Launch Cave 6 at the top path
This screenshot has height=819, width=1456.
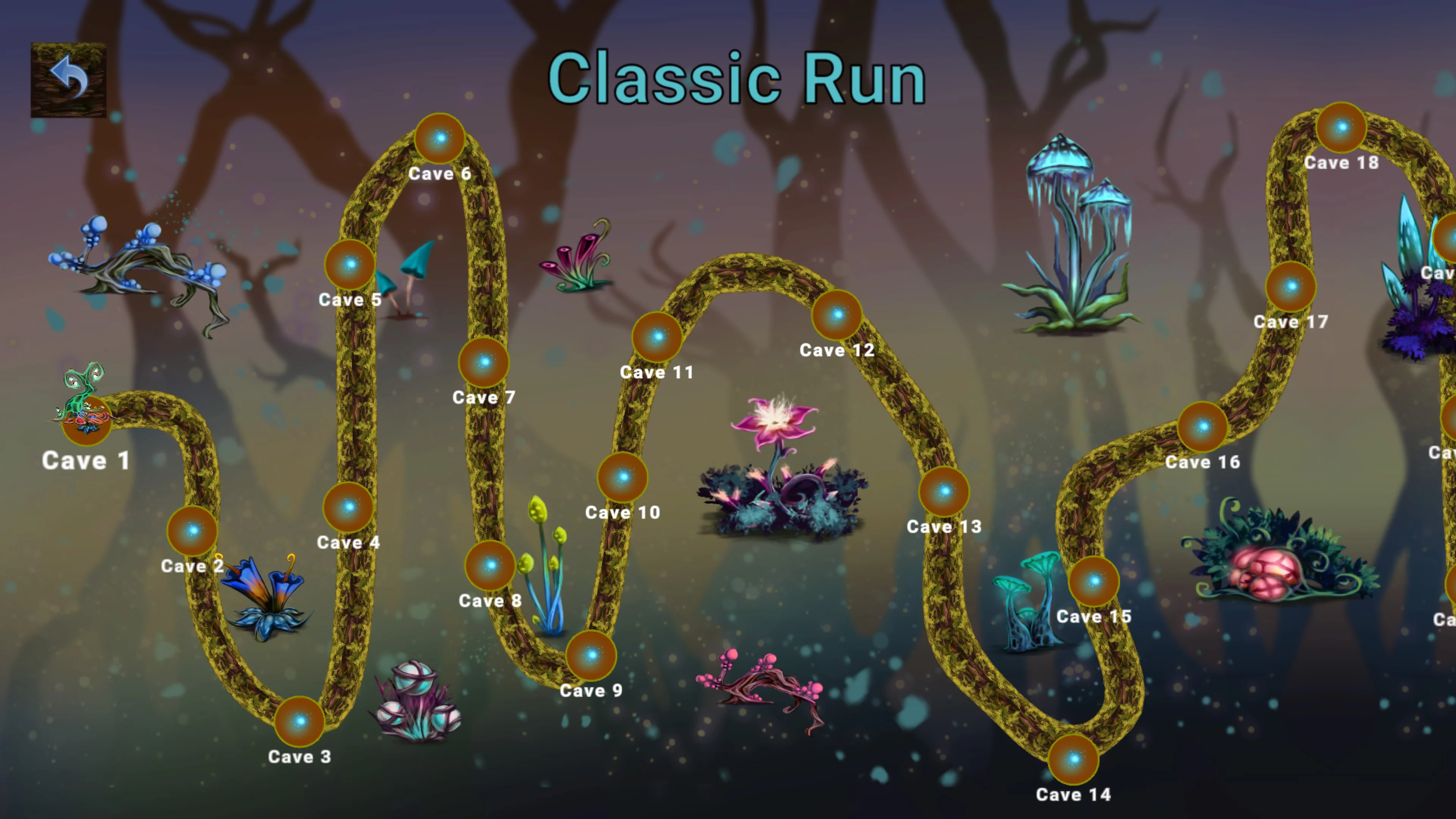(x=440, y=139)
